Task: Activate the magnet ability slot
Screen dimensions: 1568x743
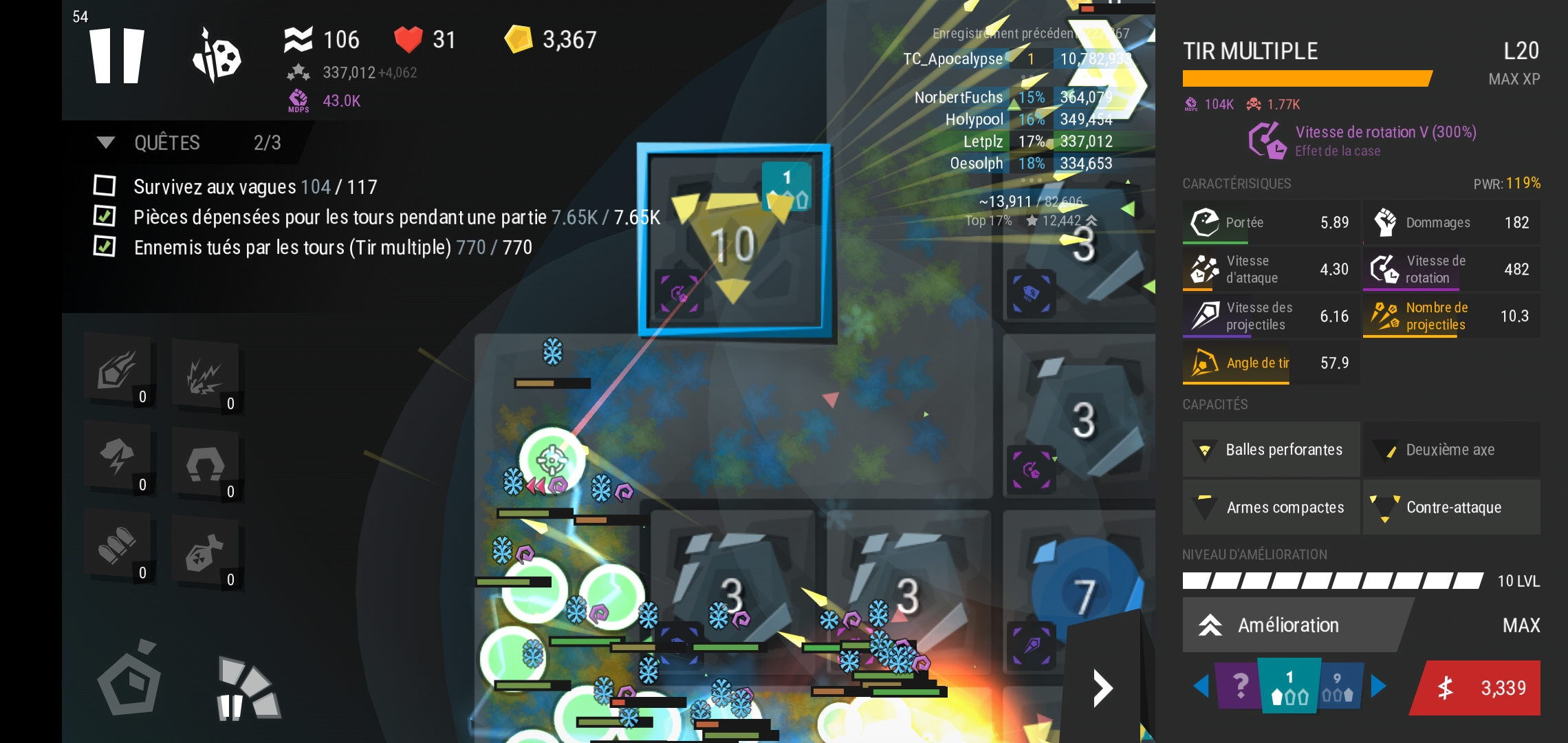Action: coord(205,464)
